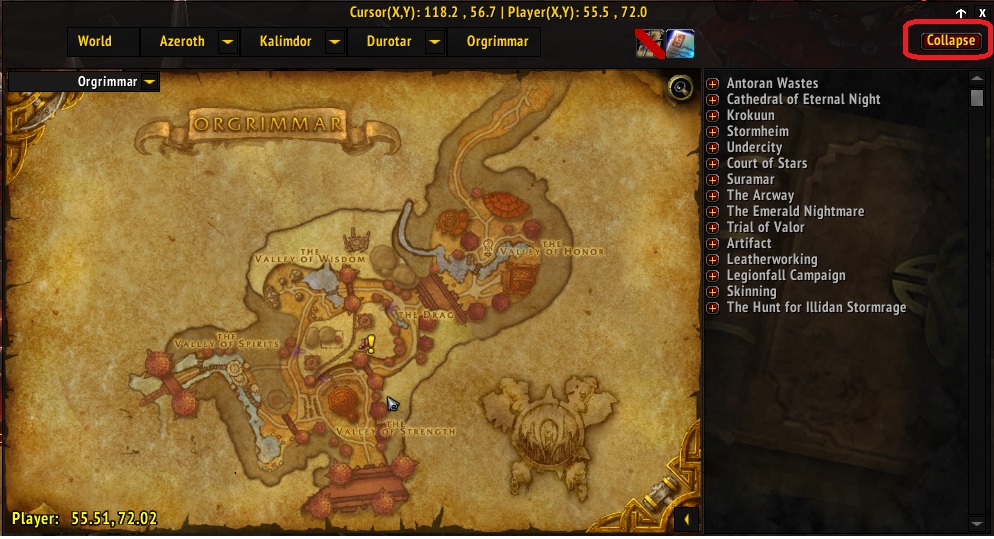Choose the Orgrimmar breadcrumb in the top bar
Image resolution: width=994 pixels, height=539 pixels.
(x=490, y=42)
